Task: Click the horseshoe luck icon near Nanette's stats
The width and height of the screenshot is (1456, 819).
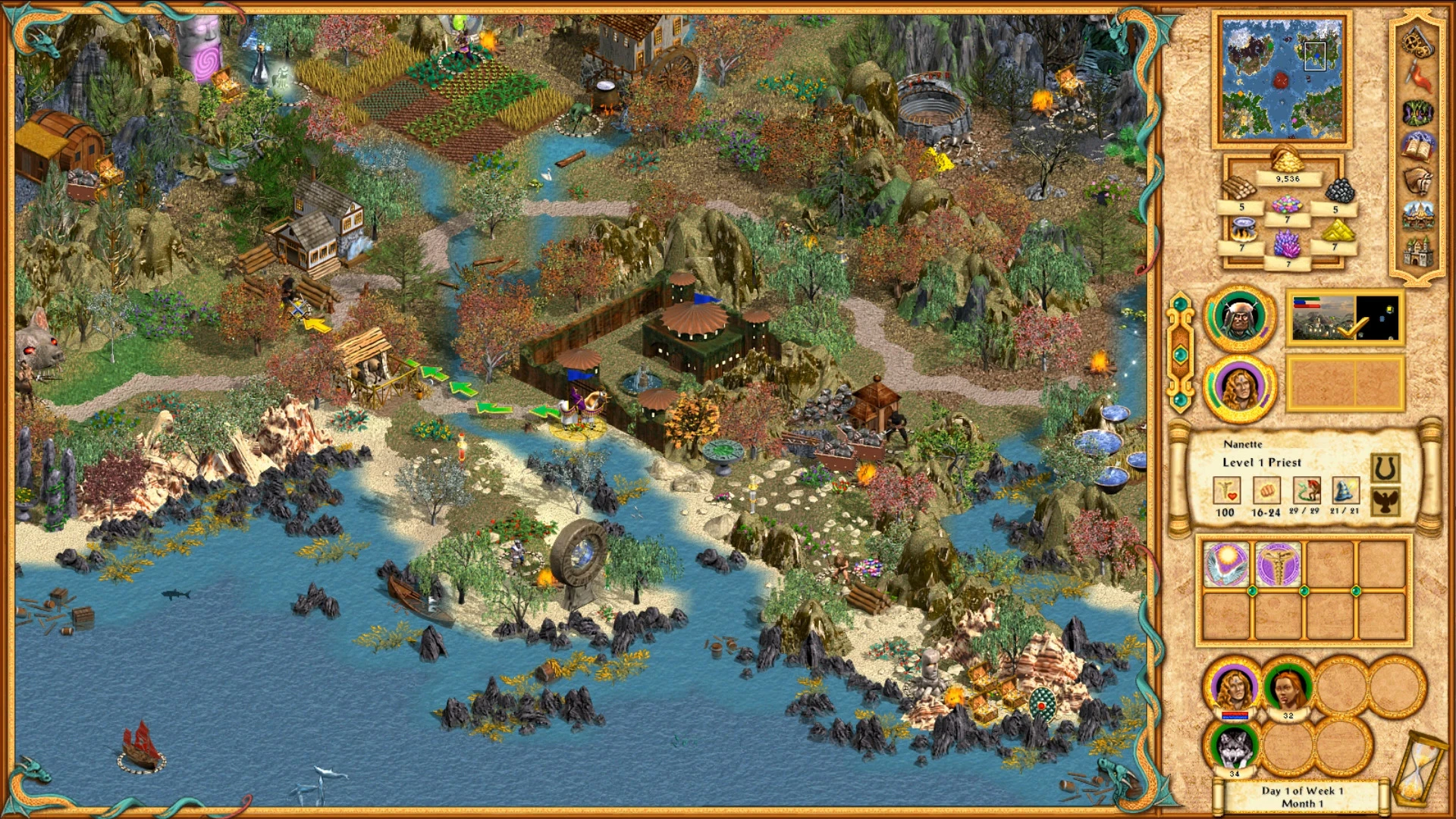Action: pos(1385,466)
